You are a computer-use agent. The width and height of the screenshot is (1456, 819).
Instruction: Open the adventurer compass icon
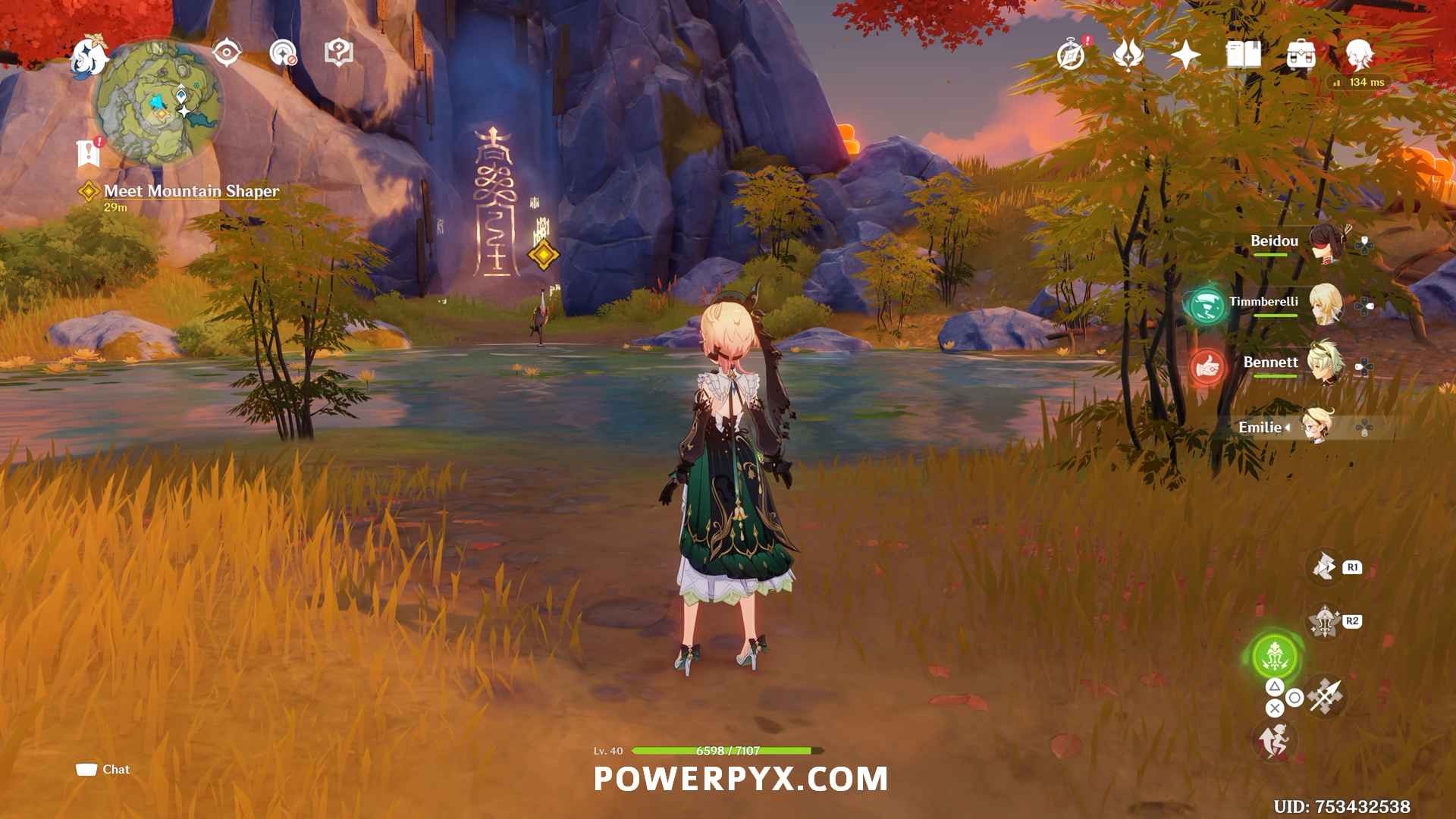pyautogui.click(x=1071, y=55)
